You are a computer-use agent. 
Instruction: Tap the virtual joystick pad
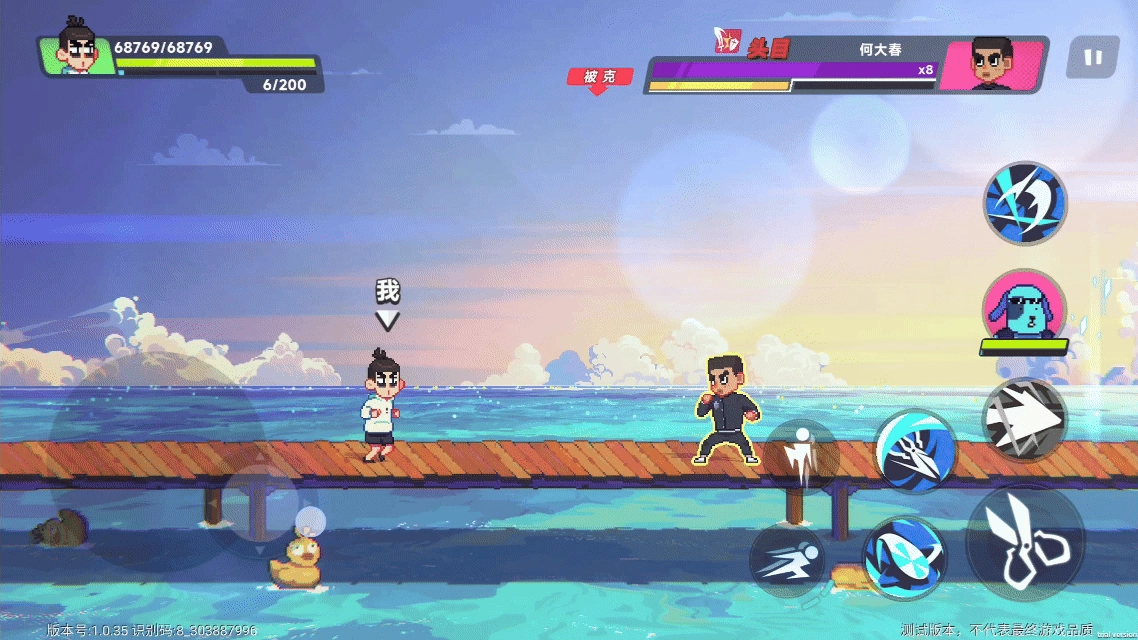(x=258, y=507)
